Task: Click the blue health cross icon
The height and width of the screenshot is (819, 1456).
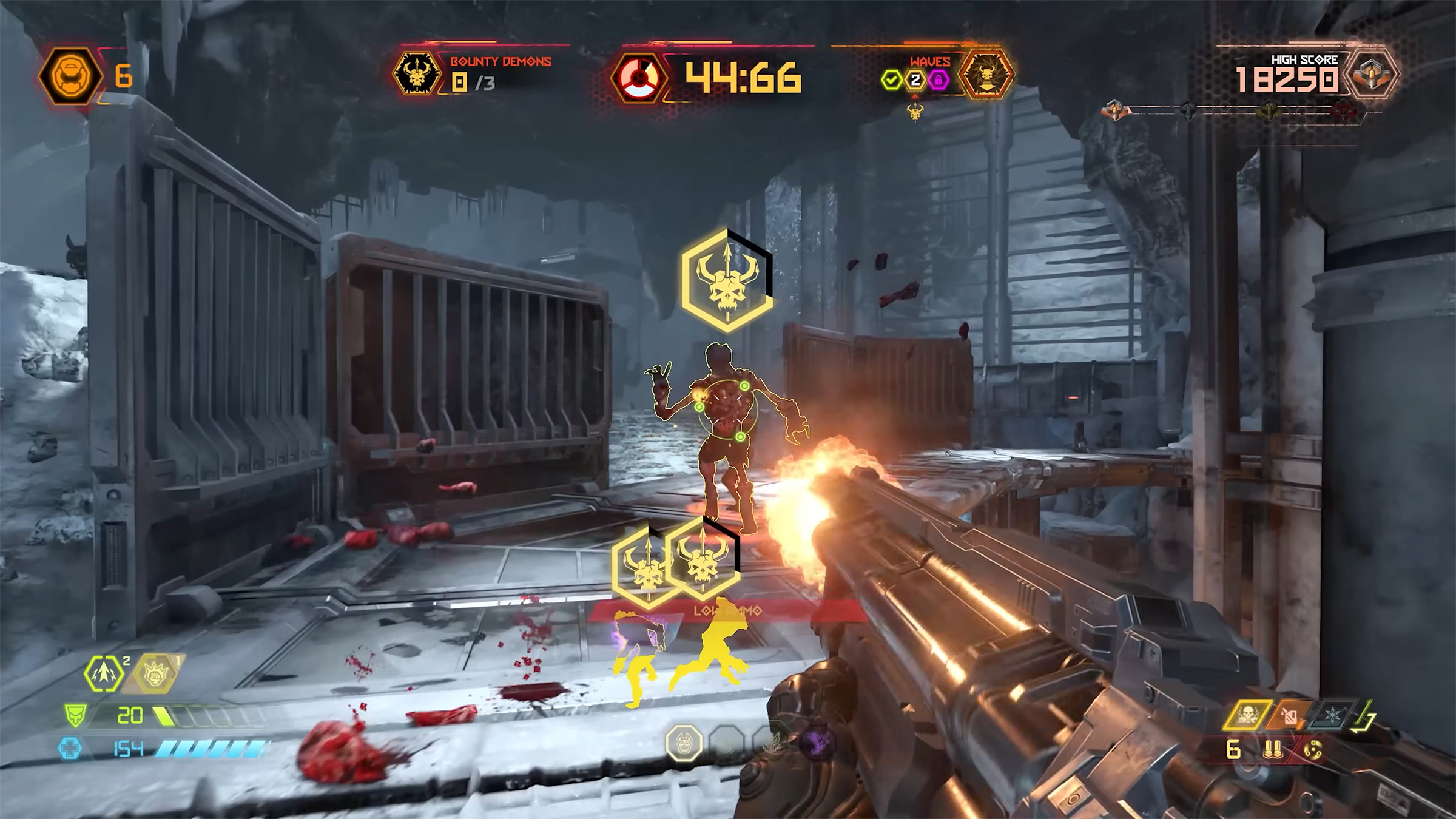Action: (x=70, y=749)
